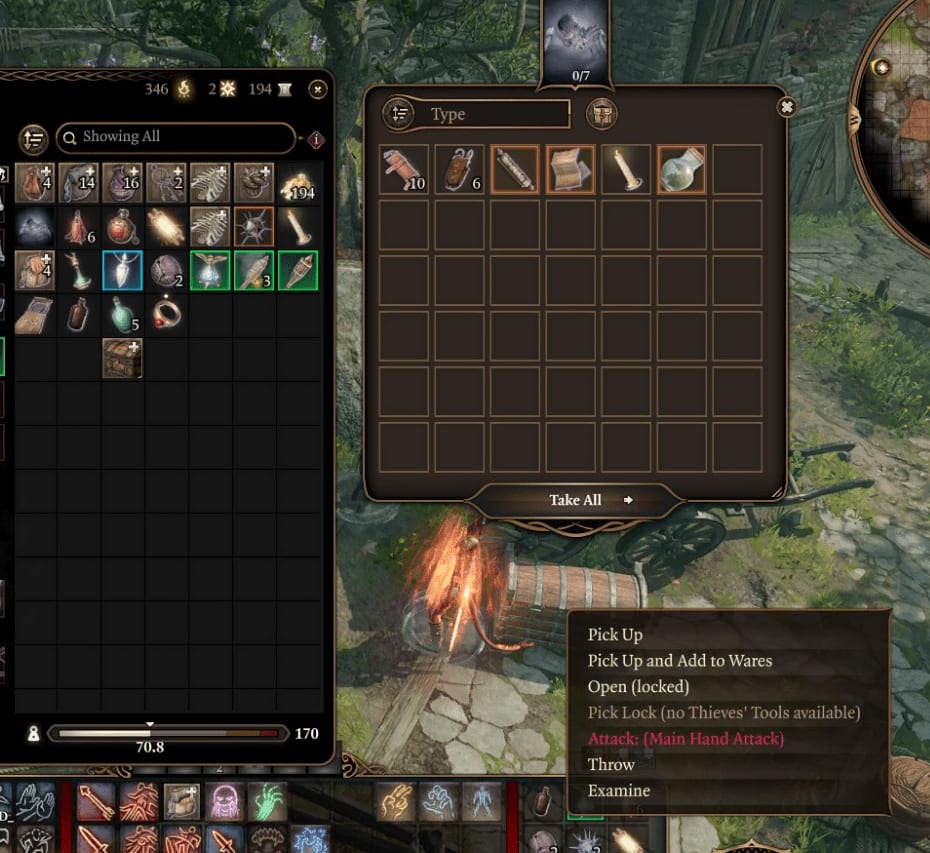Open the inventory sort options
The height and width of the screenshot is (853, 930).
(34, 138)
